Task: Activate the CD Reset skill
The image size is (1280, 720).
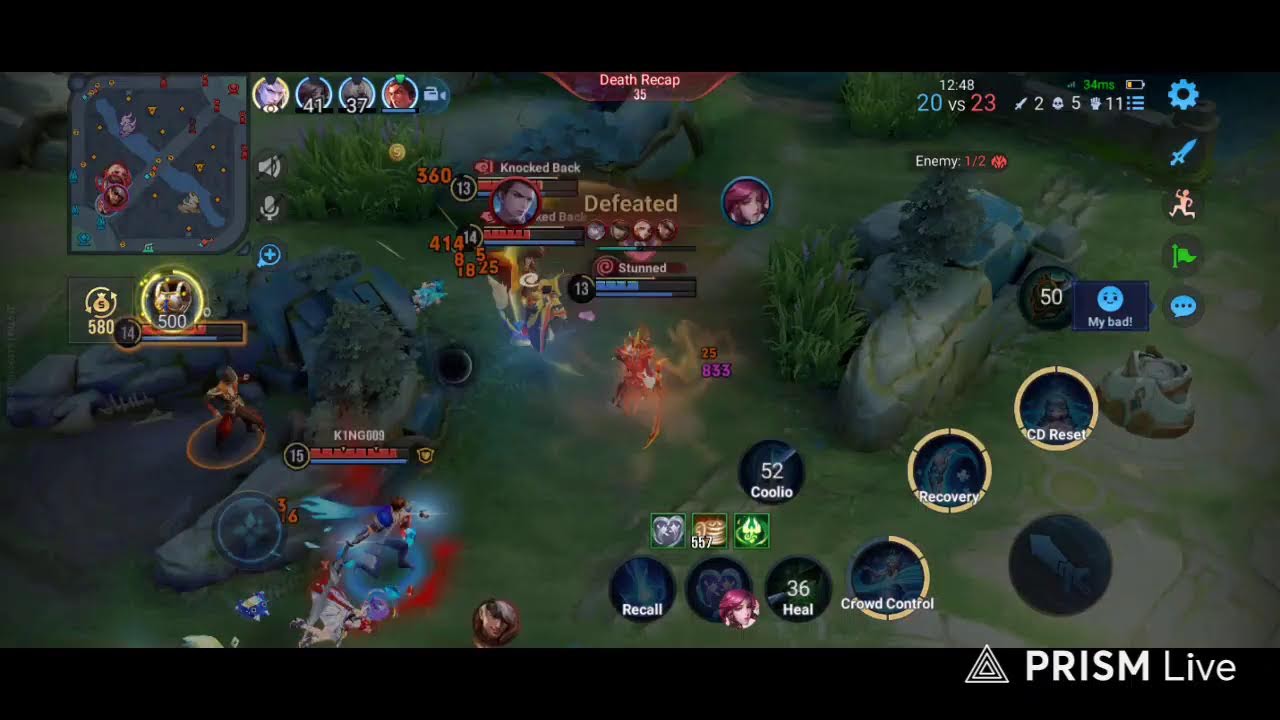Action: pos(1056,408)
